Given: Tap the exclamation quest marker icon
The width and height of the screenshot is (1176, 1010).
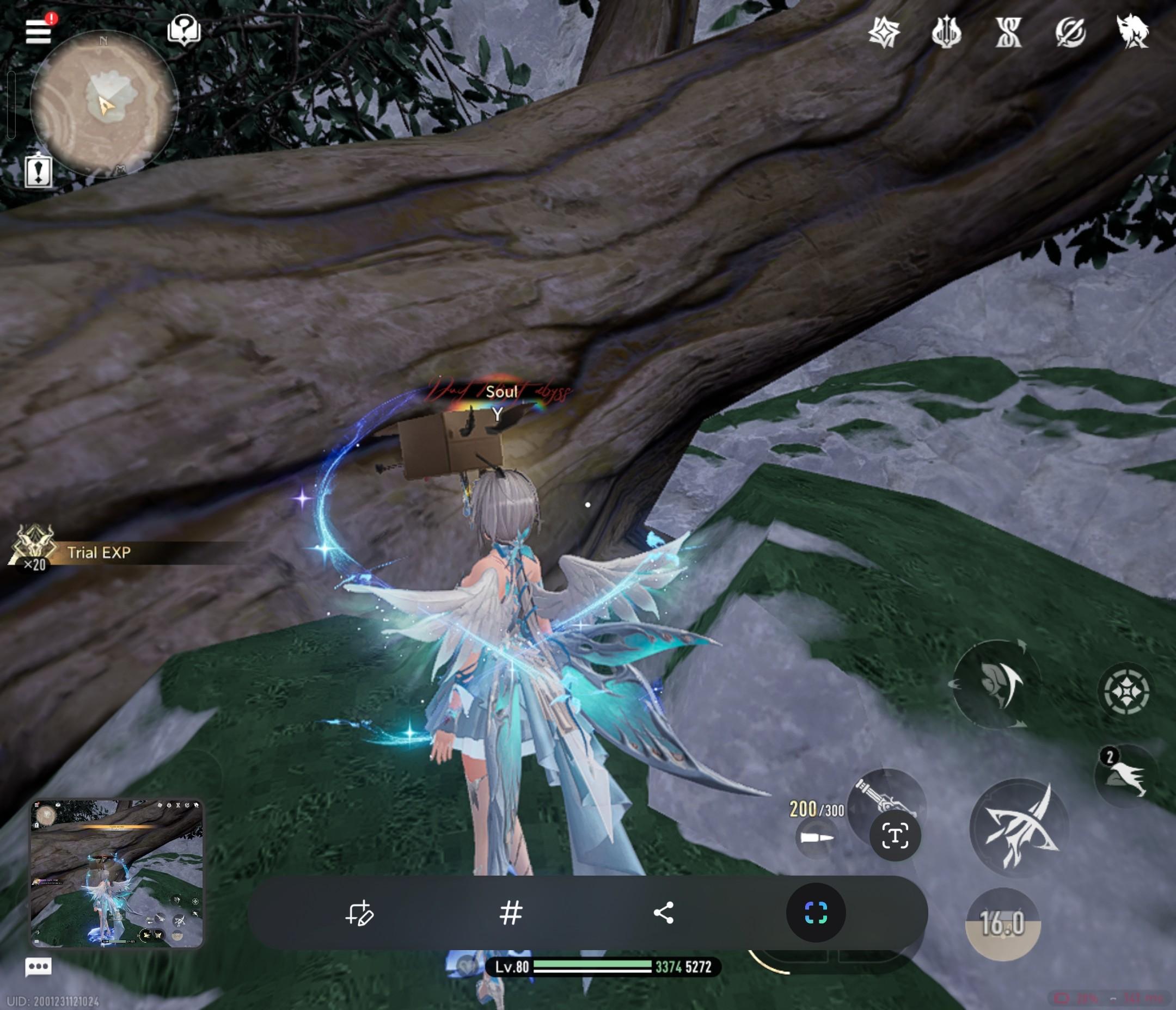Looking at the screenshot, I should click(39, 171).
